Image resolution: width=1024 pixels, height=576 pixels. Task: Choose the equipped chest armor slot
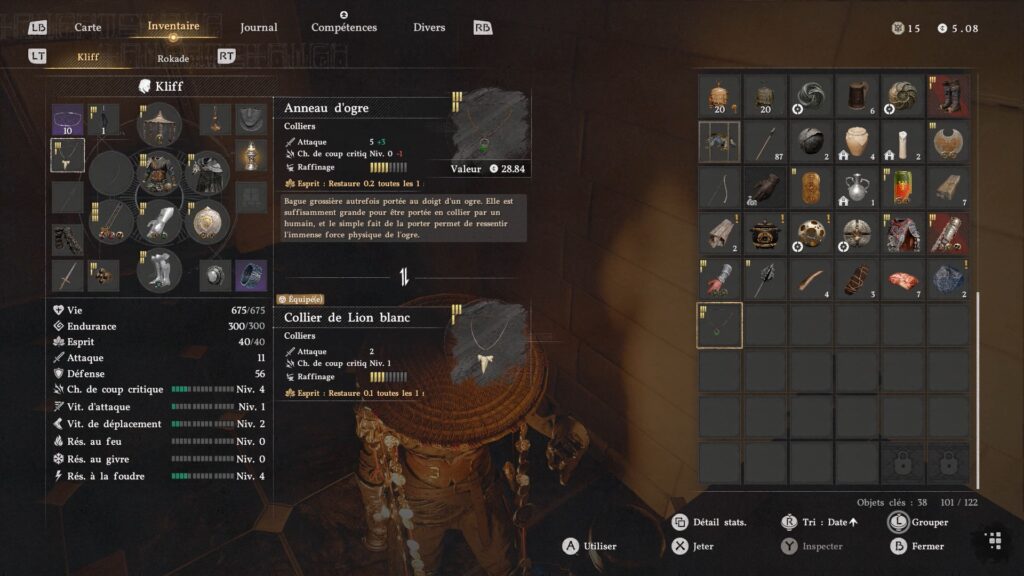[159, 173]
